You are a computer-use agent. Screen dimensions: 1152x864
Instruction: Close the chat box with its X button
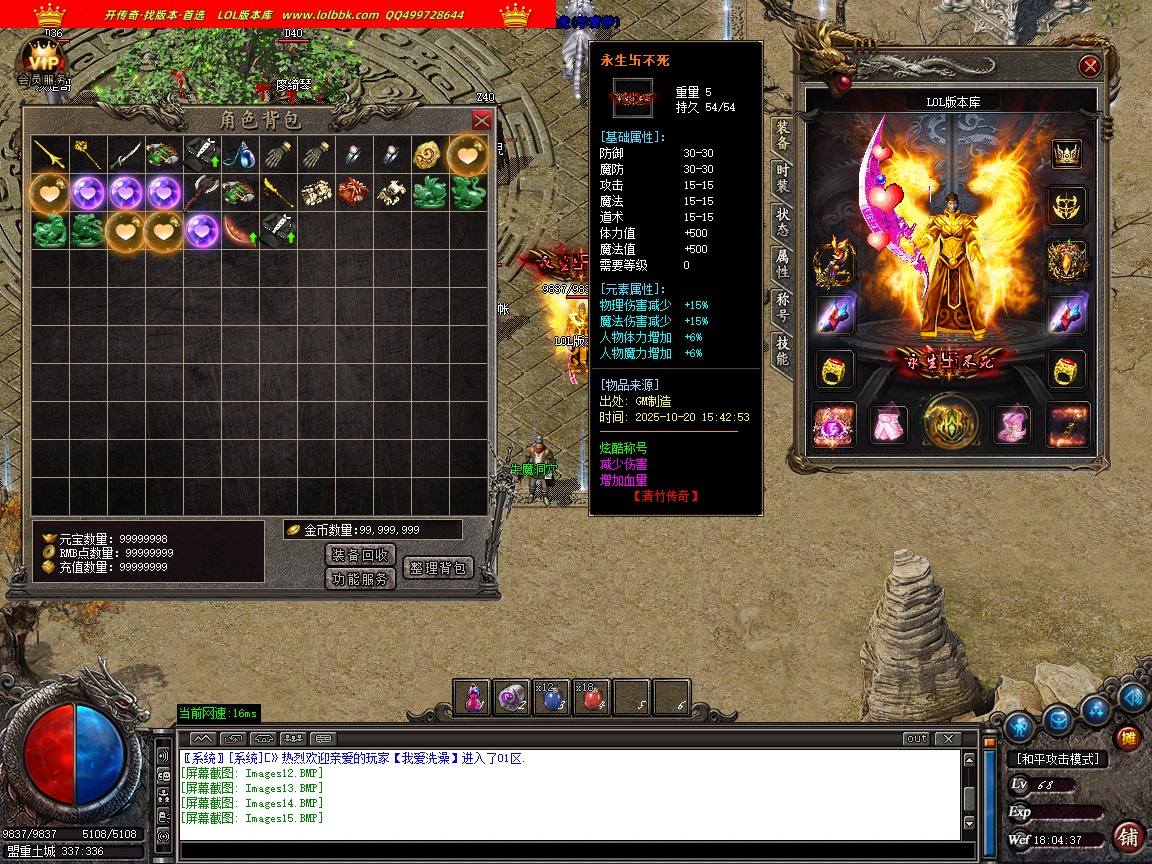coord(946,739)
